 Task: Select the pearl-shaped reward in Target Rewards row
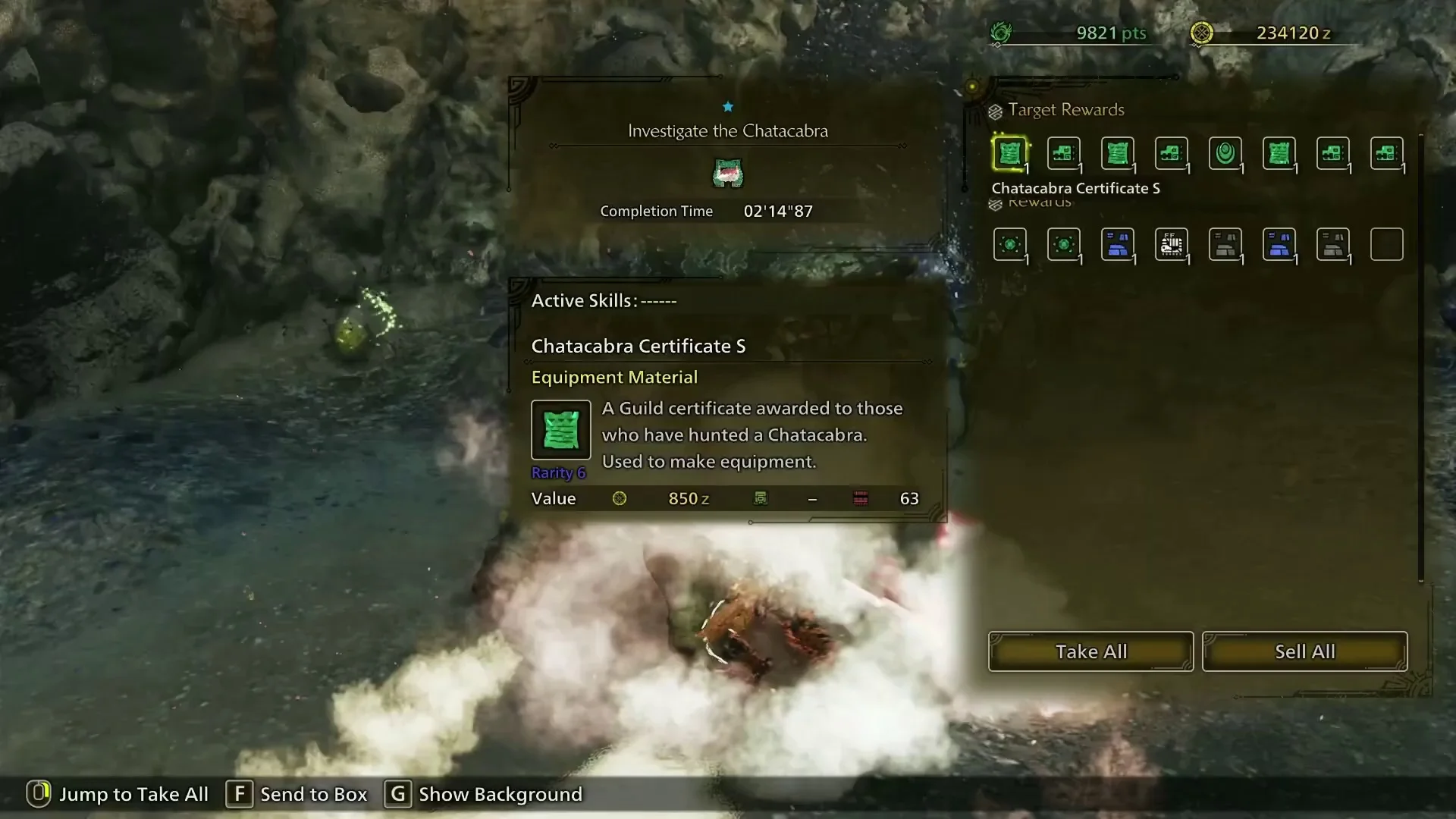click(x=1225, y=154)
